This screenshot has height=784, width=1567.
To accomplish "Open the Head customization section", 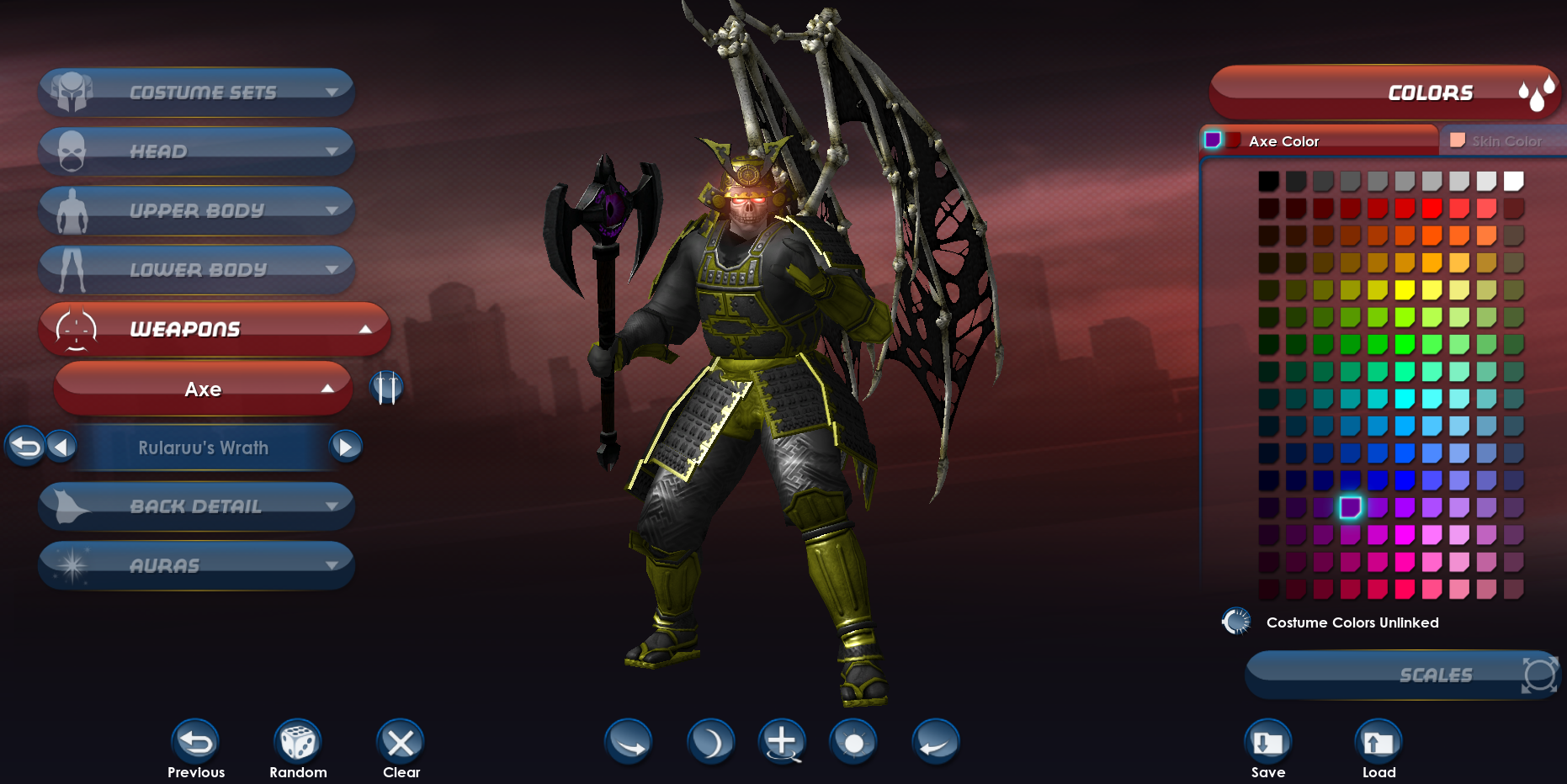I will pos(196,151).
